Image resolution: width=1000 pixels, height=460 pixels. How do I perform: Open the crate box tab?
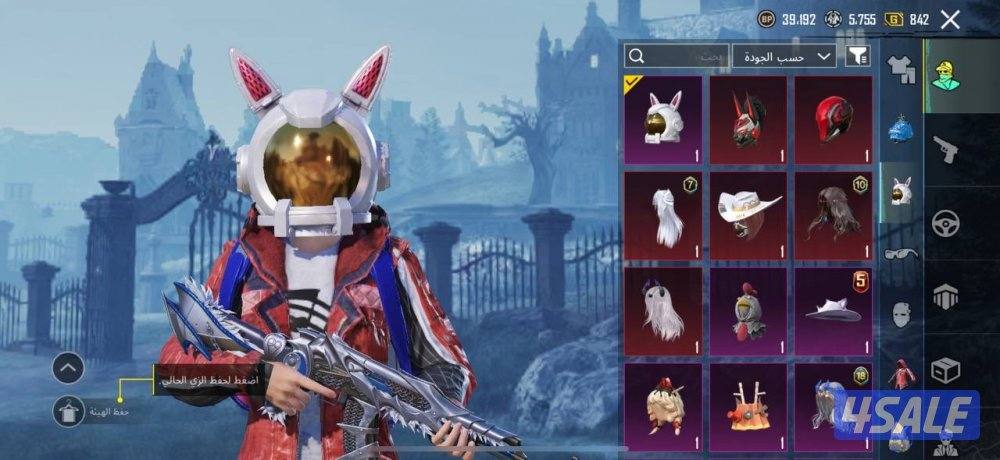click(946, 369)
